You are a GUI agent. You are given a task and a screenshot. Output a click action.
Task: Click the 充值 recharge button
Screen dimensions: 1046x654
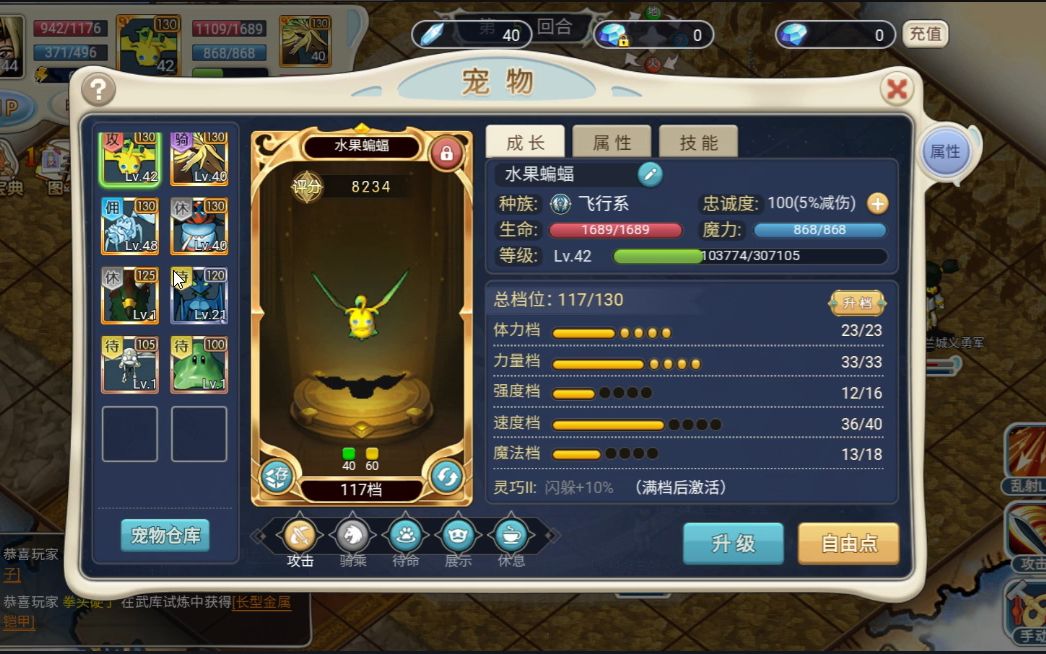[x=924, y=34]
